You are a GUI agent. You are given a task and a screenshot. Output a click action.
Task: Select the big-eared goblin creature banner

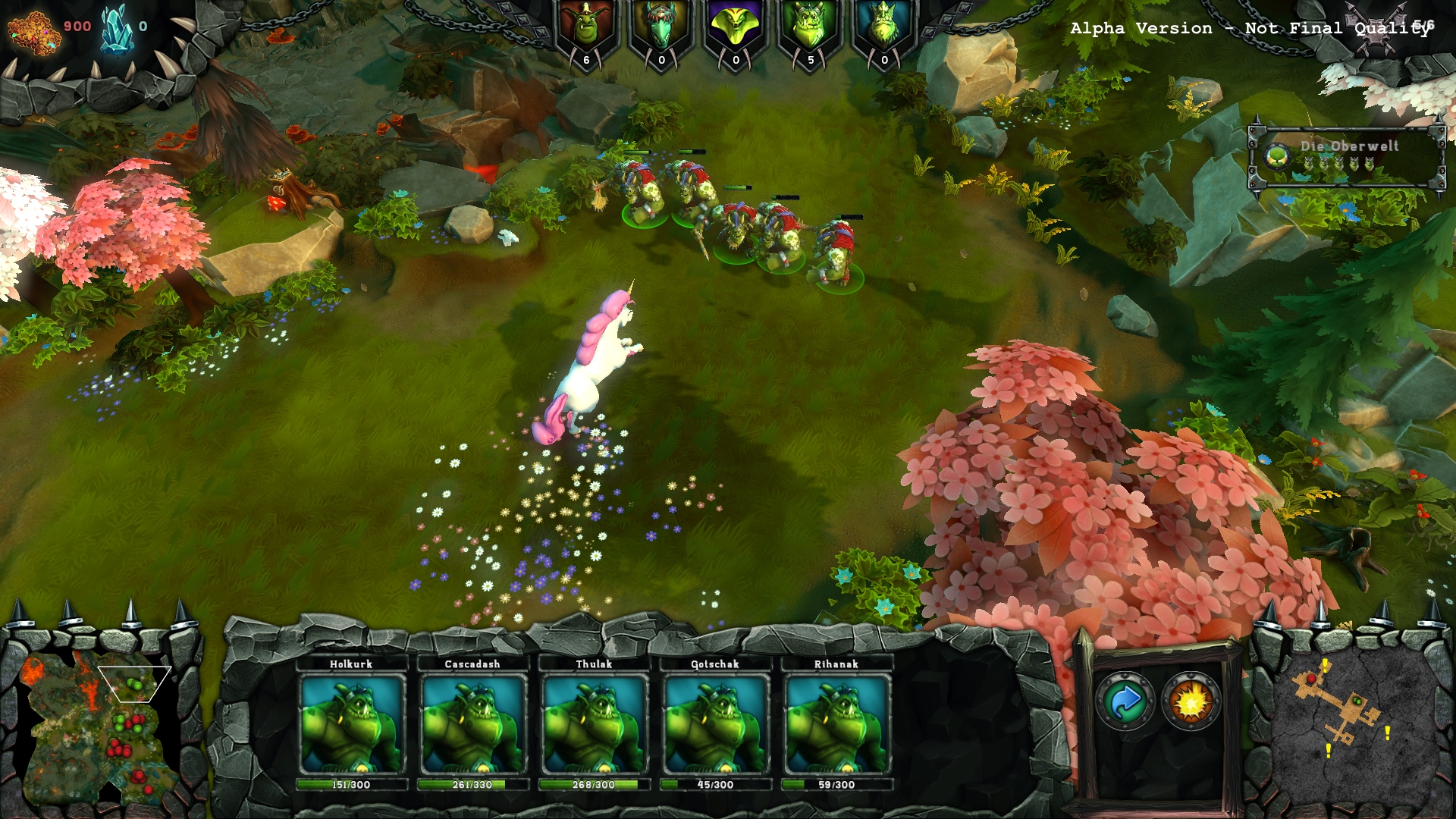point(586,32)
